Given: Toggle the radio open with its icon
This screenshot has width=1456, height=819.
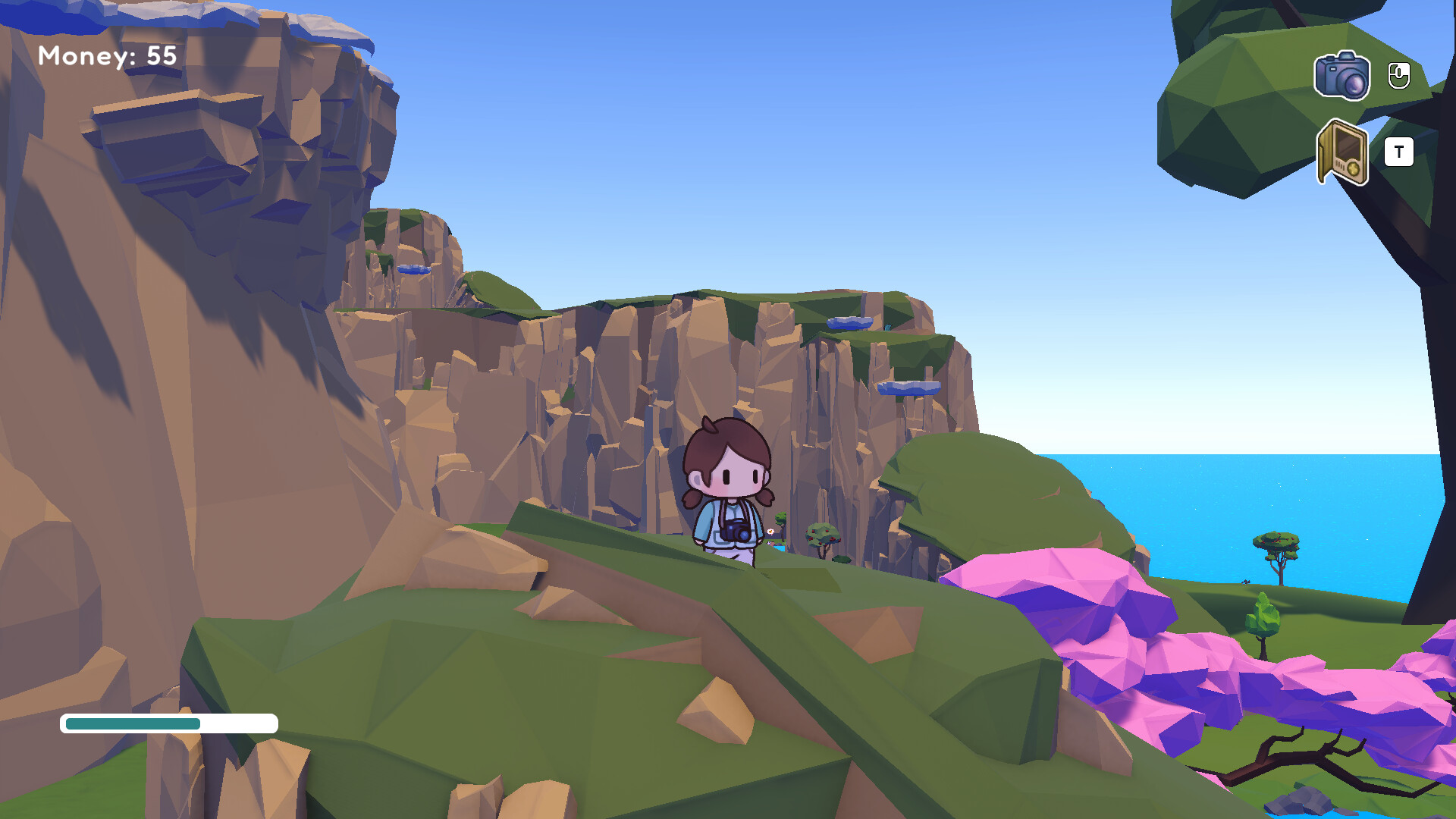Looking at the screenshot, I should click(x=1344, y=154).
